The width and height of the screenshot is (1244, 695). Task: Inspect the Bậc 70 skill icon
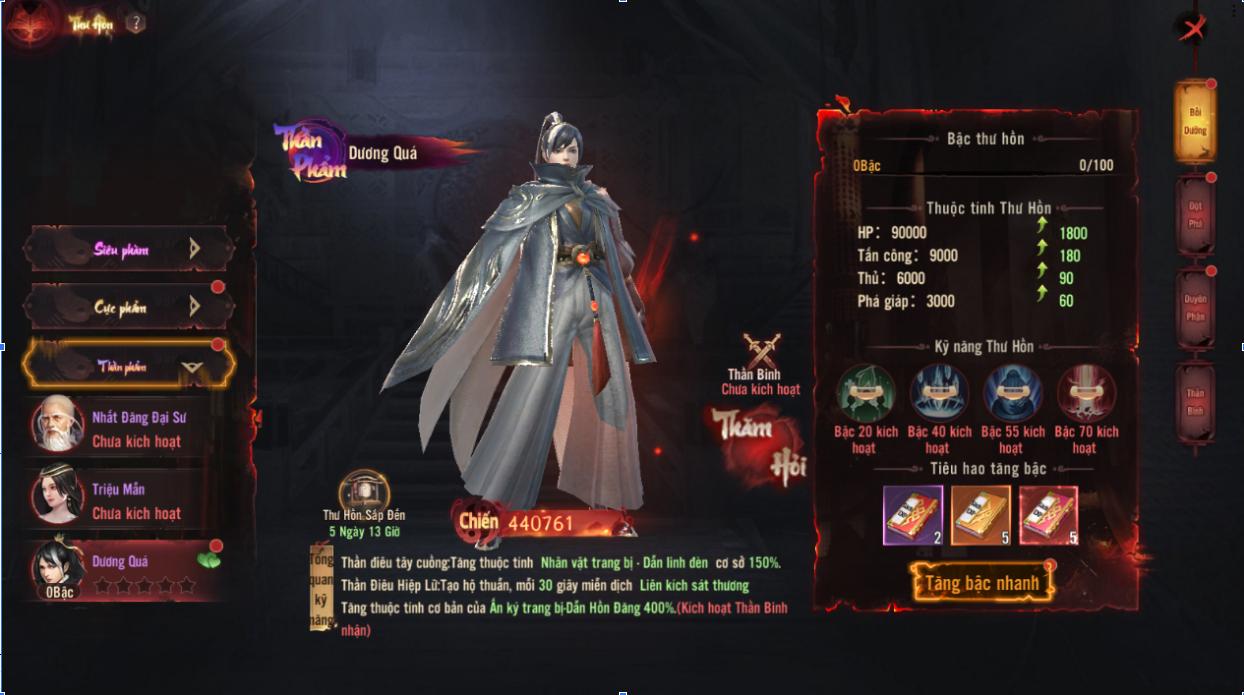coord(1085,392)
